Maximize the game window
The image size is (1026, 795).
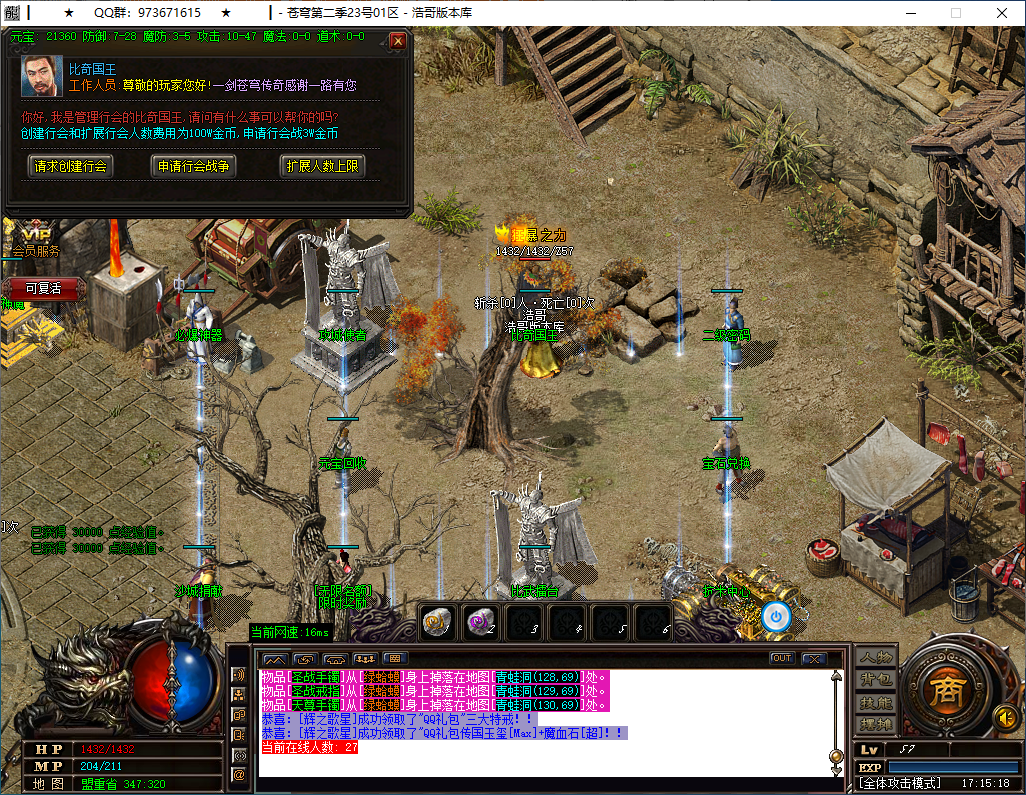[956, 13]
